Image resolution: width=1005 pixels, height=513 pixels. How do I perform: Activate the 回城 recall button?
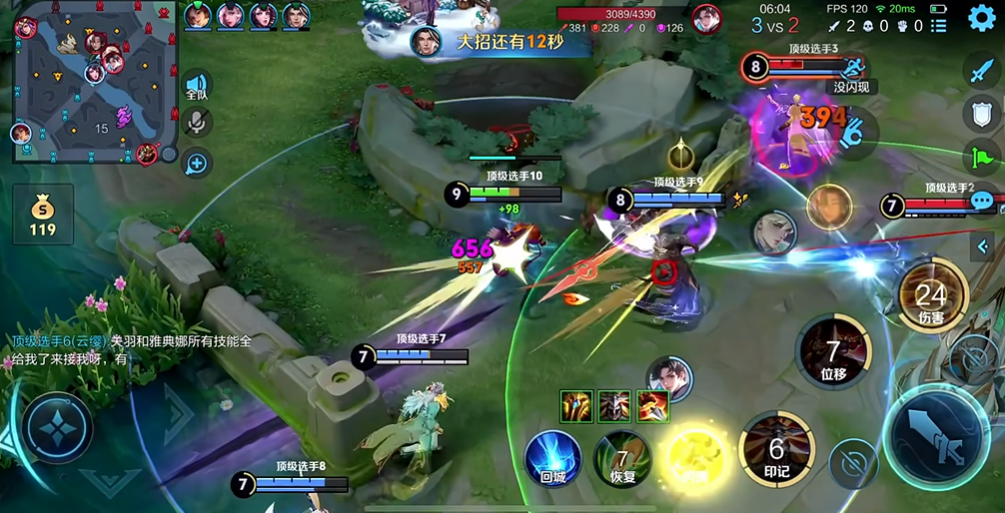coord(553,458)
